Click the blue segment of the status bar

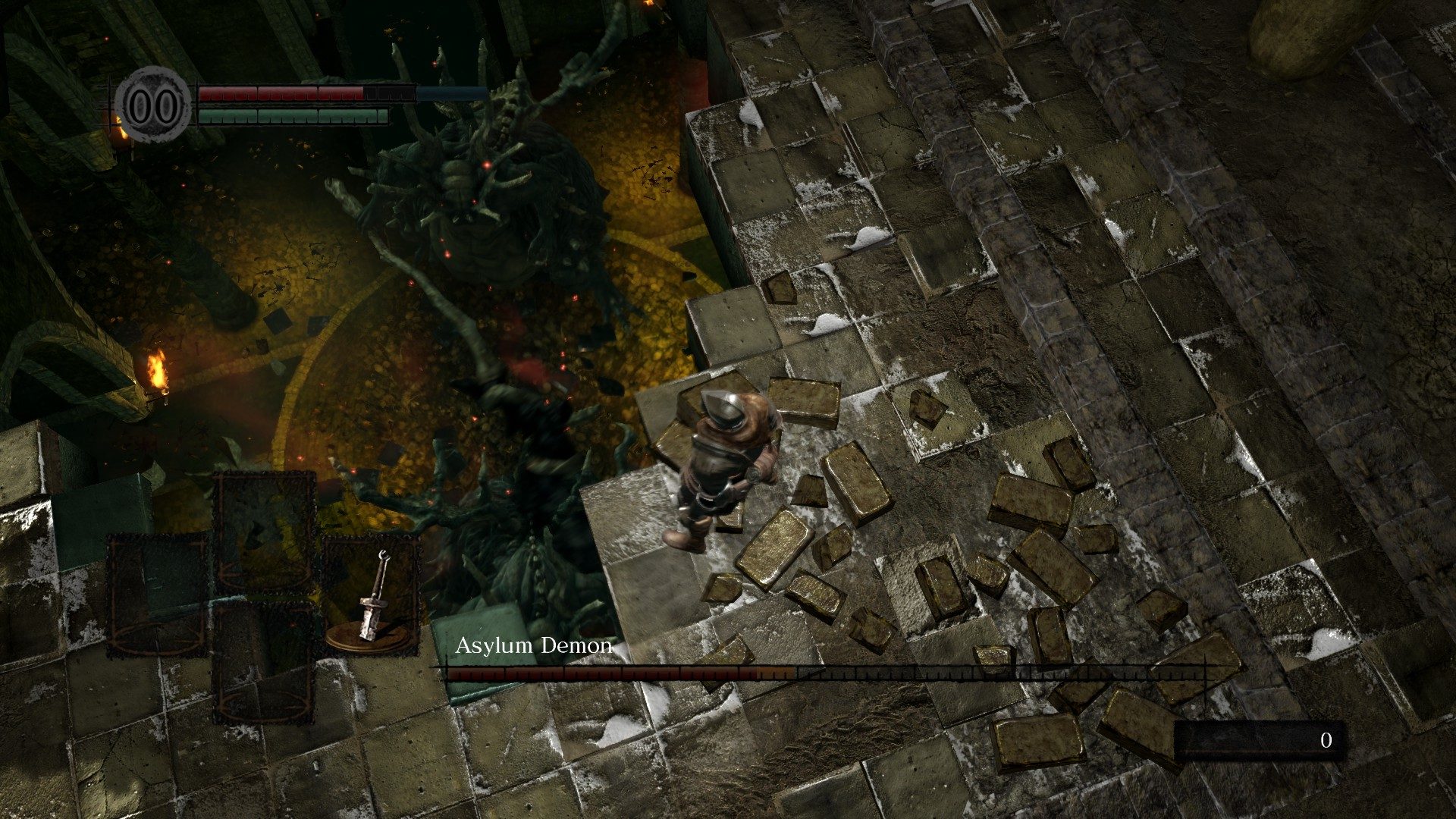click(x=447, y=93)
